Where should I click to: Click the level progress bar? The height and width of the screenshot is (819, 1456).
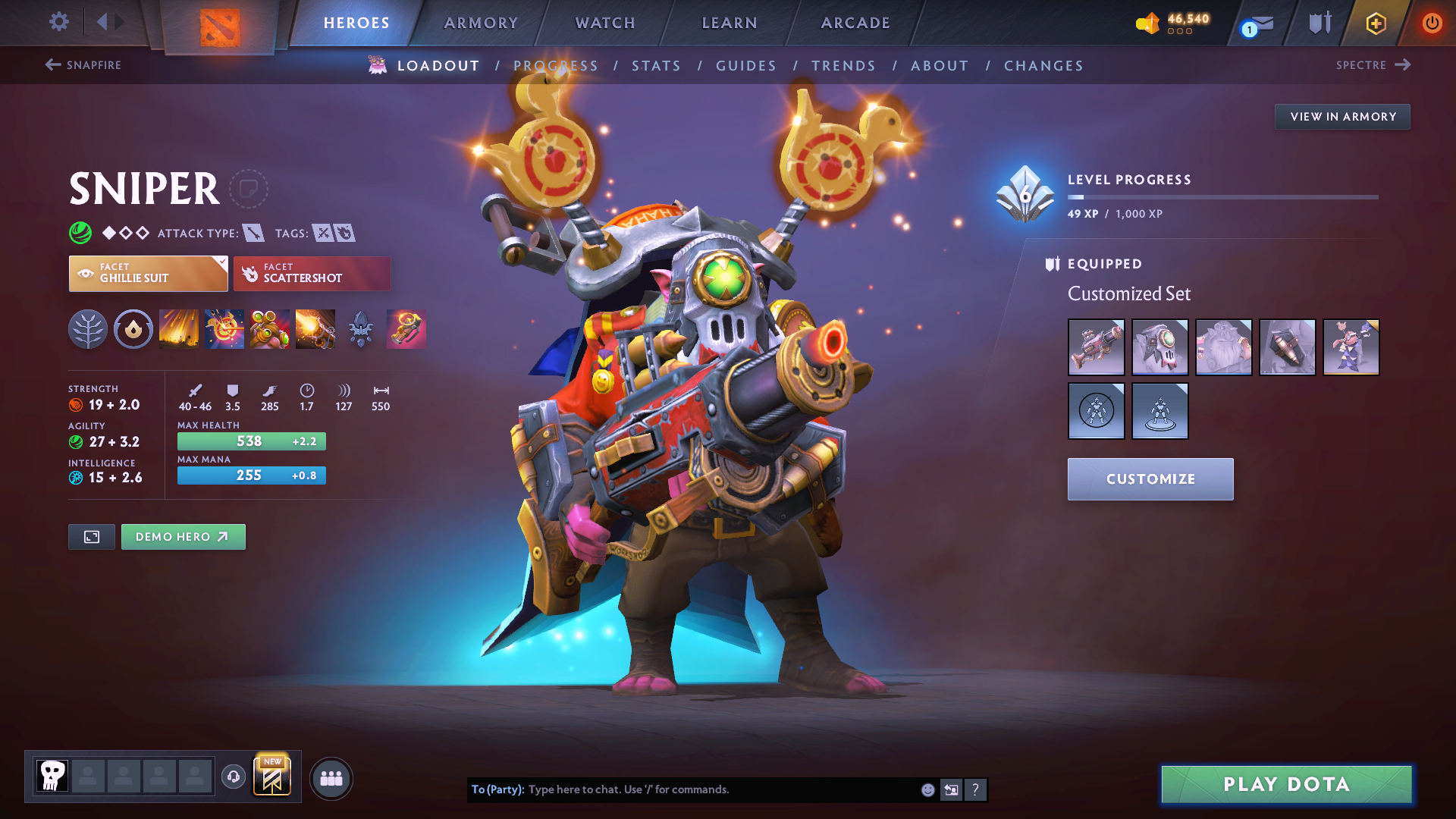pyautogui.click(x=1222, y=196)
